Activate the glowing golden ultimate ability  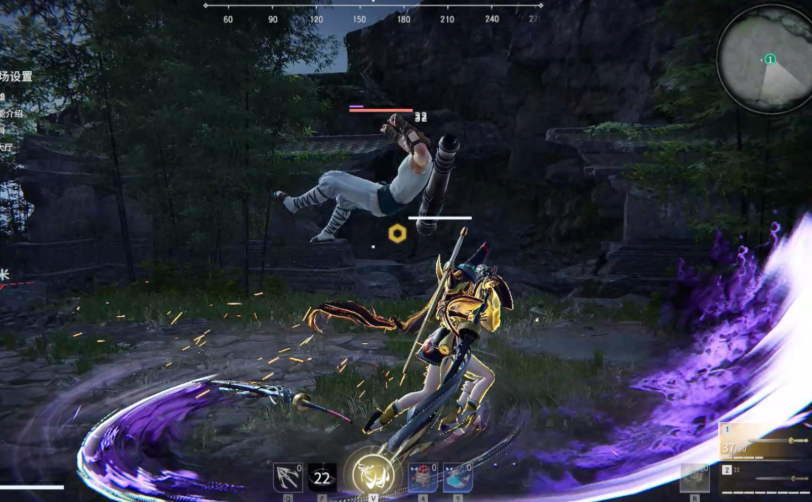[371, 474]
